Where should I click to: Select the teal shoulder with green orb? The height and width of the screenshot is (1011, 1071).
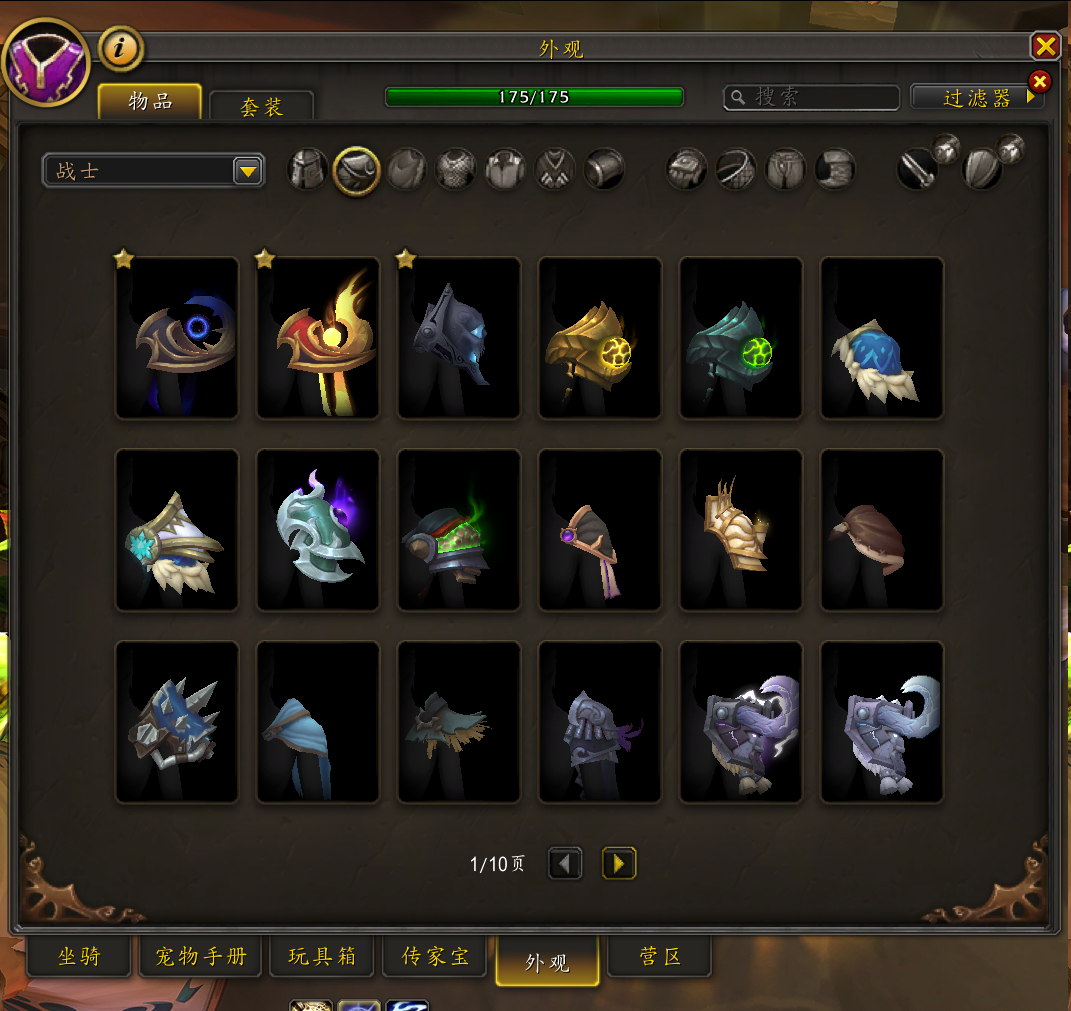[741, 338]
